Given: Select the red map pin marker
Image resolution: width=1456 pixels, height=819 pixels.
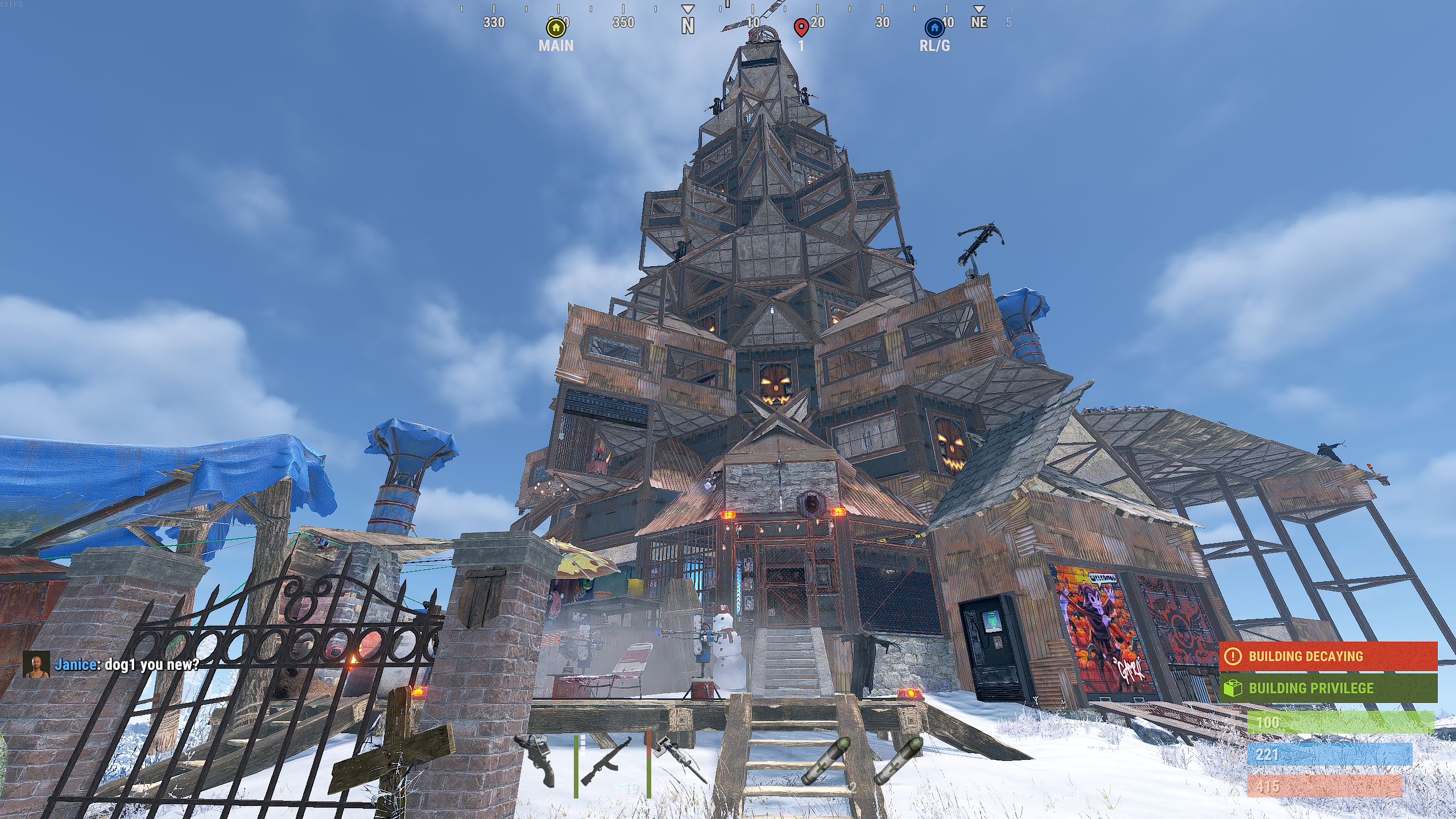Looking at the screenshot, I should 801,27.
